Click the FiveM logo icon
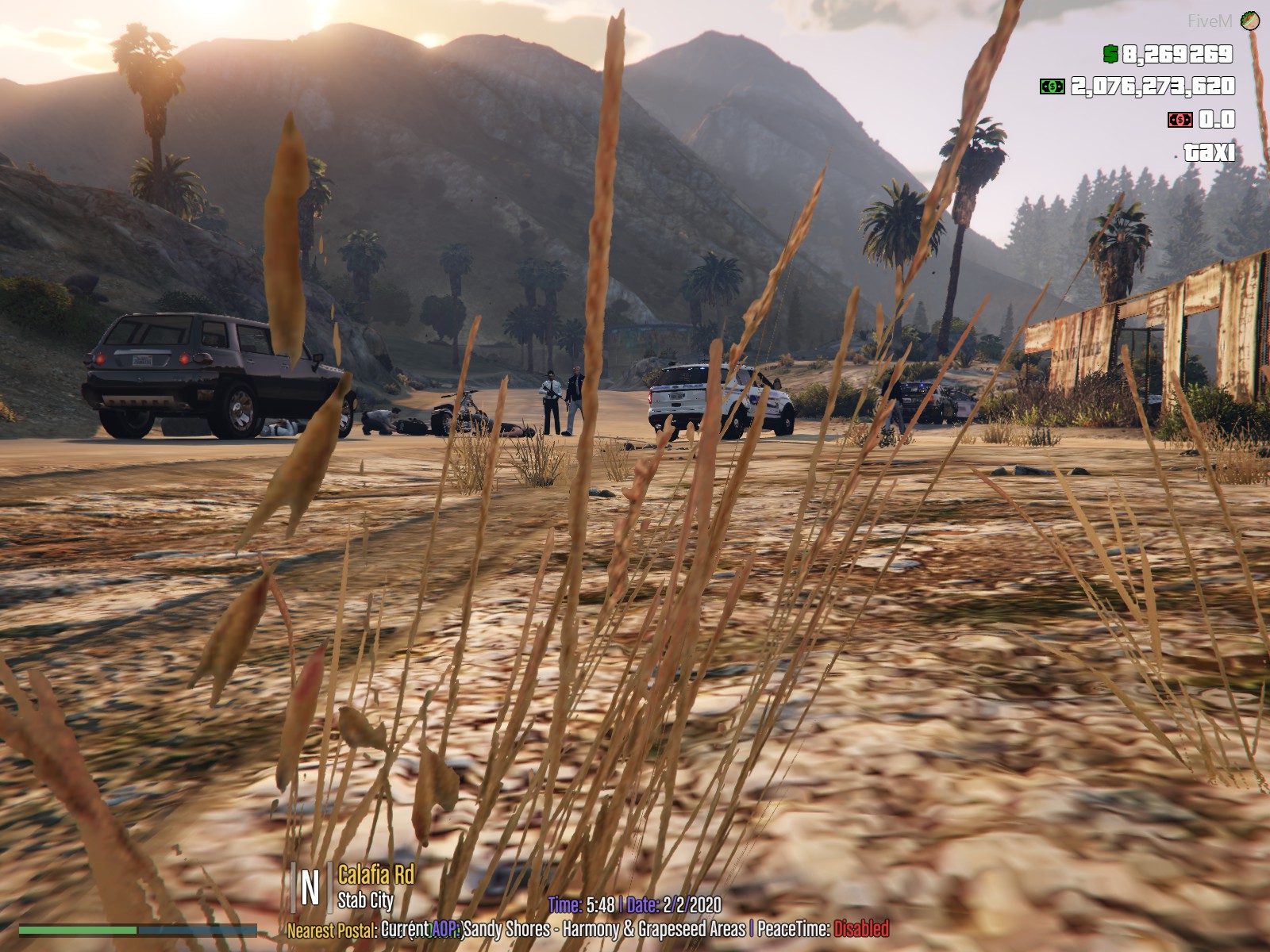Image resolution: width=1270 pixels, height=952 pixels. pos(1251,21)
